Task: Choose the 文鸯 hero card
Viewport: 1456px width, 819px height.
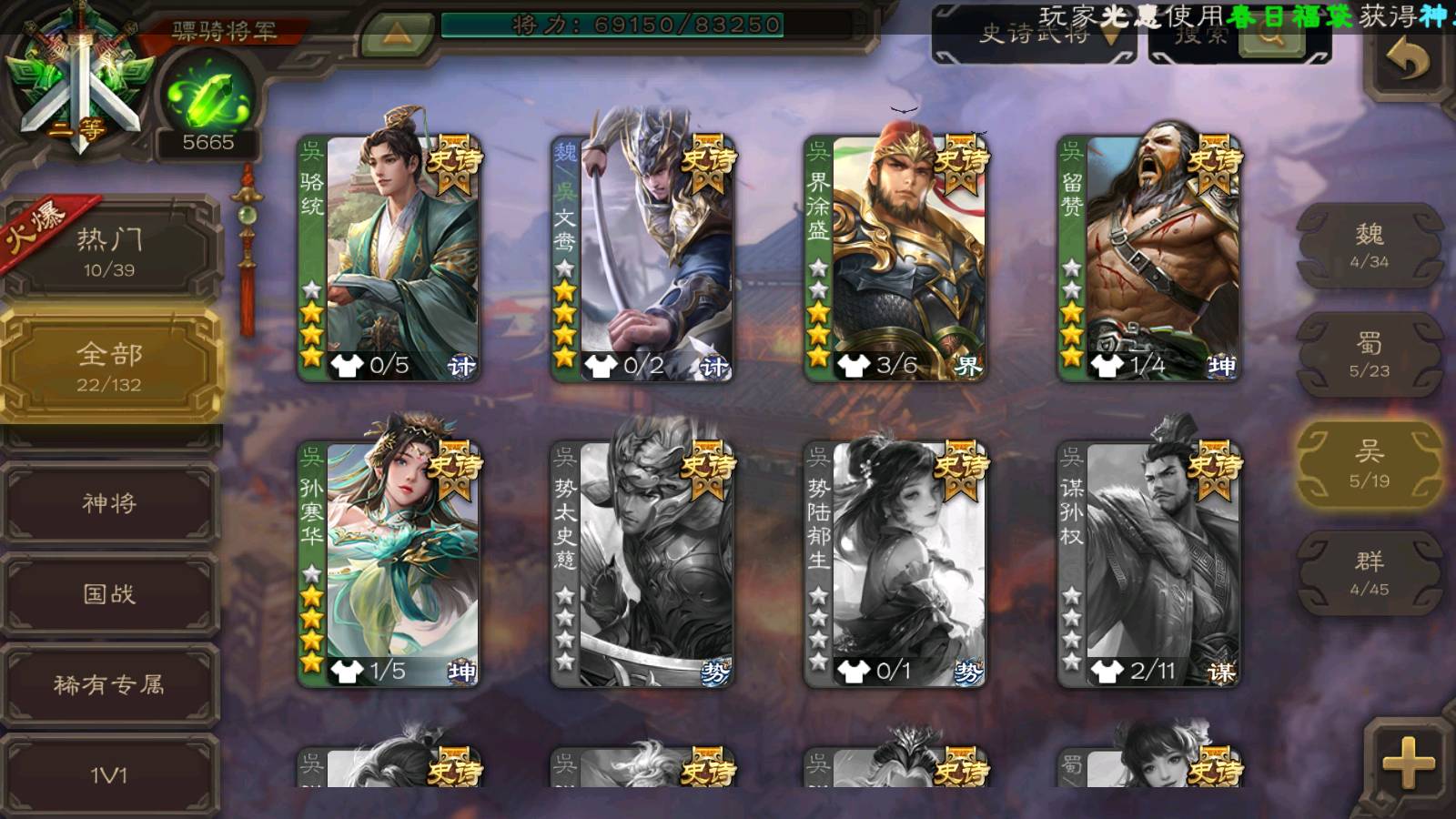Action: click(642, 258)
